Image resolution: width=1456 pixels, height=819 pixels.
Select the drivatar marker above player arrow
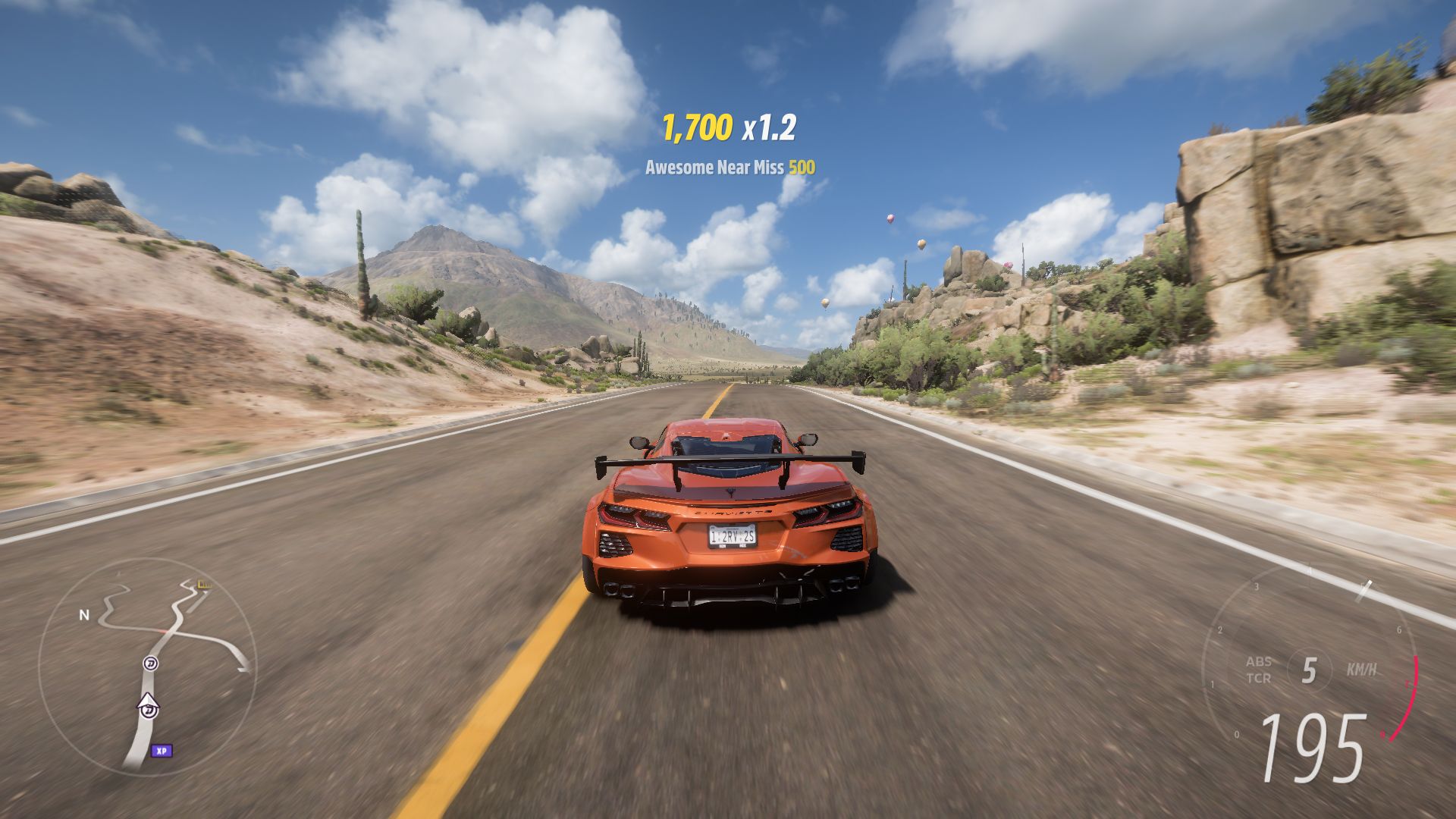pyautogui.click(x=149, y=663)
